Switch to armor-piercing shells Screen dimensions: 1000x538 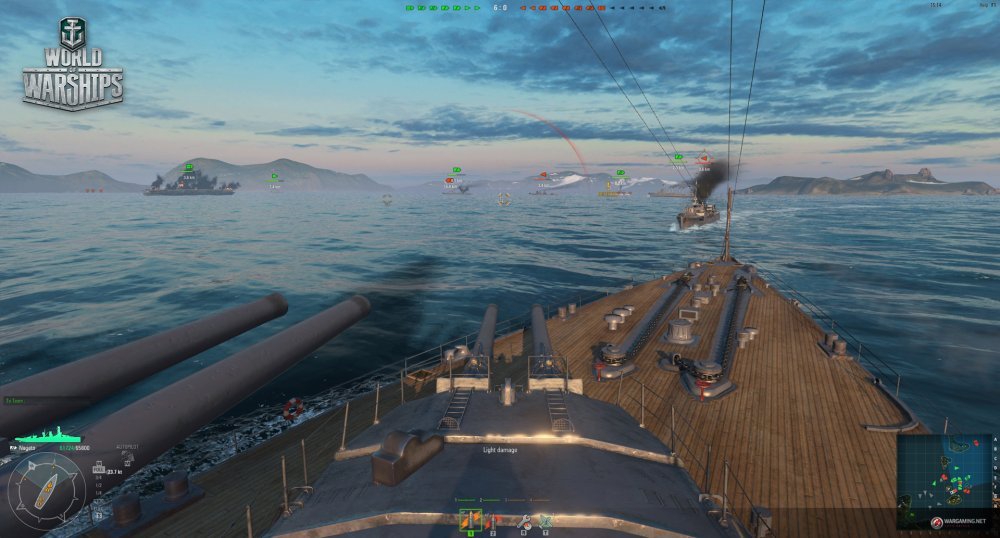(492, 520)
